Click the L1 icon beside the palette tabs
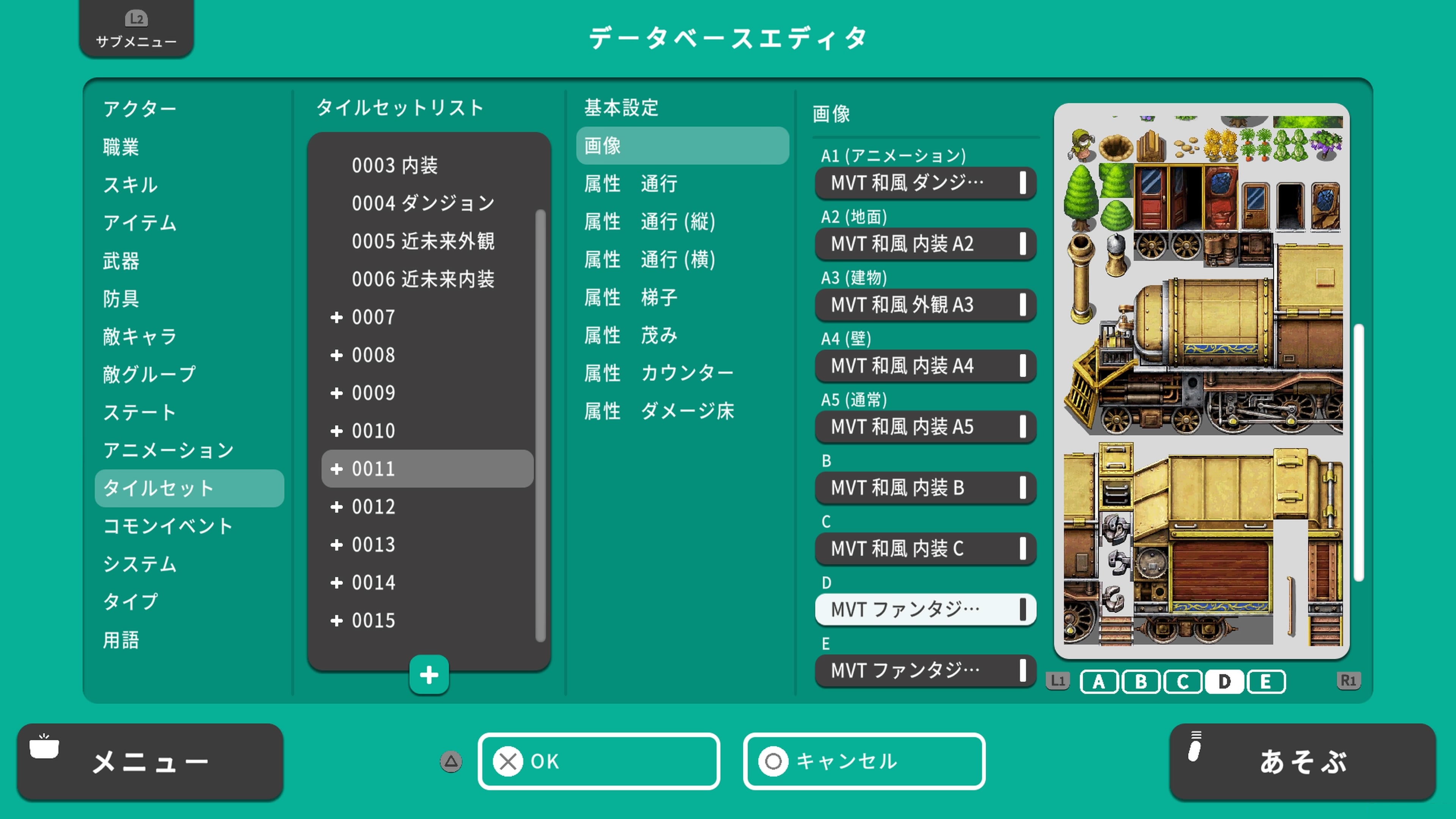 click(1057, 682)
